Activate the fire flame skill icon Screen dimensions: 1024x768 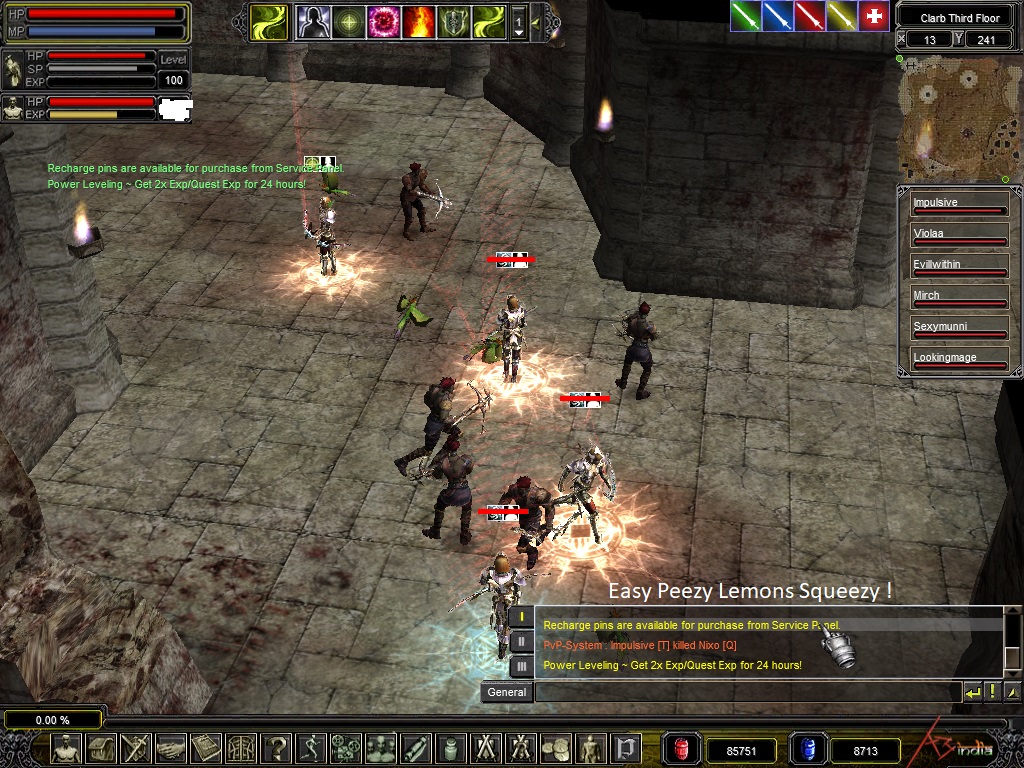(x=418, y=21)
